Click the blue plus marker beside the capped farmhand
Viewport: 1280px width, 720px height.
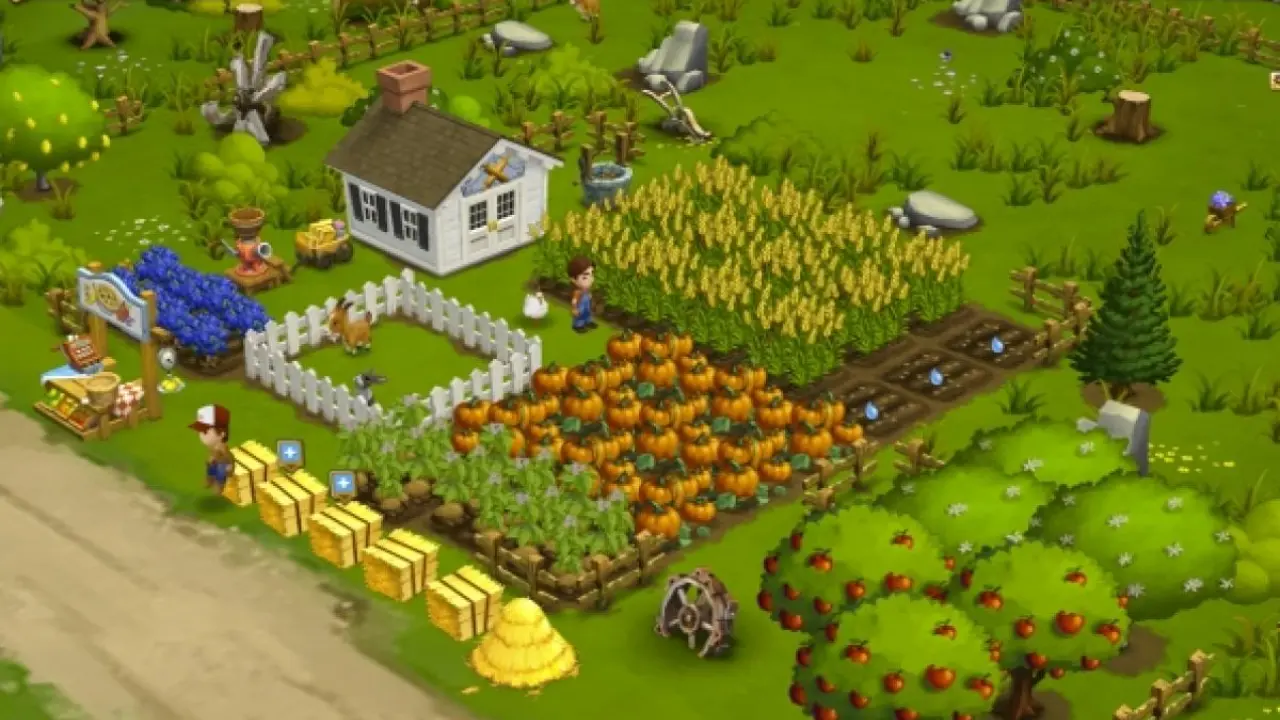(x=290, y=452)
